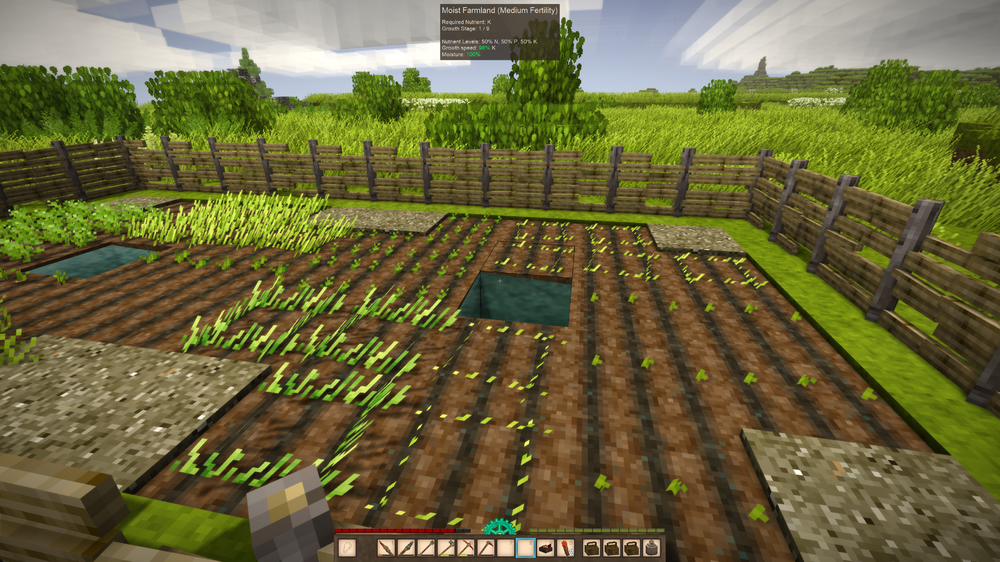Click the highlighted empty hotbar slot

click(x=526, y=548)
